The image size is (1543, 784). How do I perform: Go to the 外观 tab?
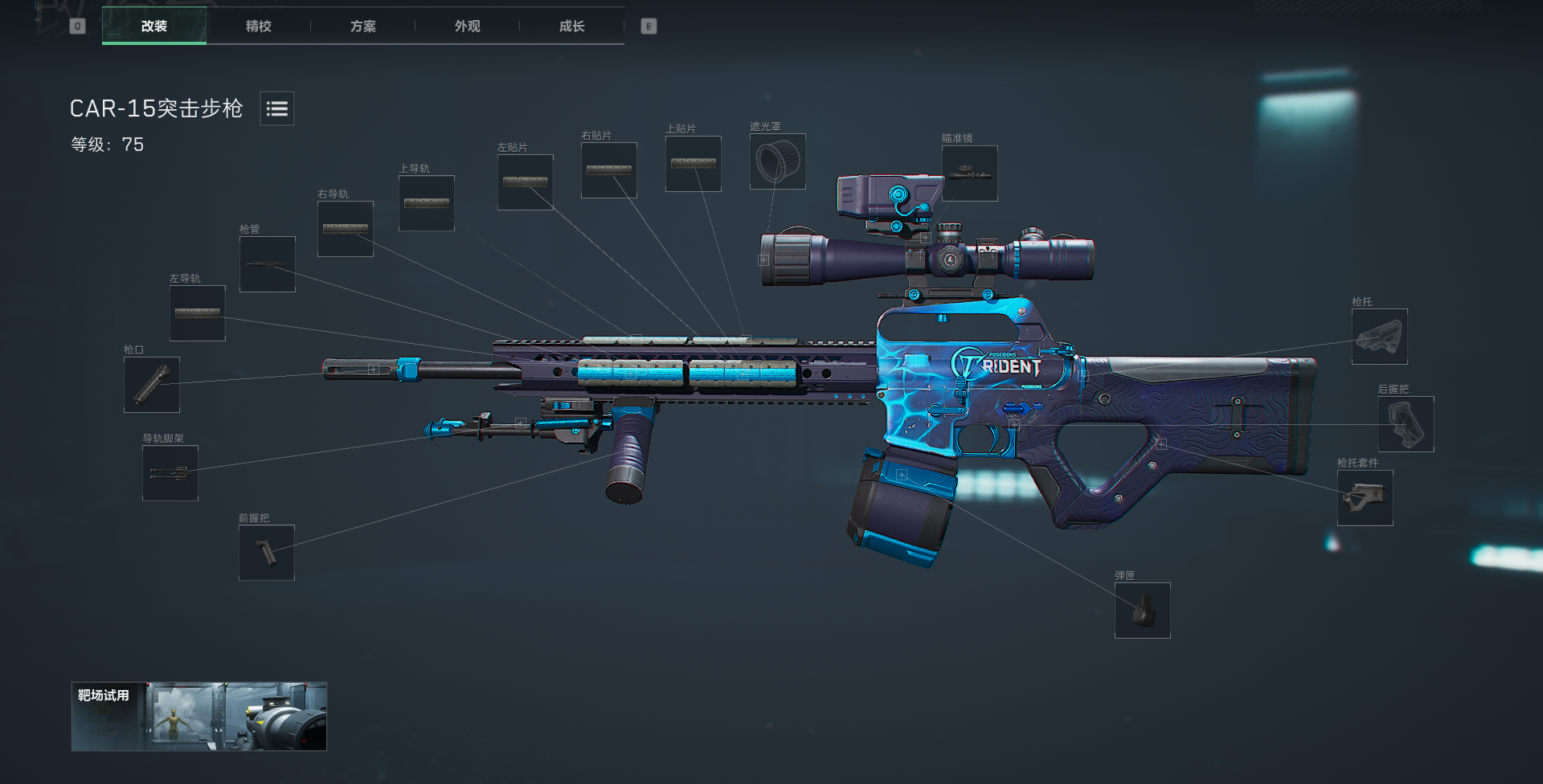(x=467, y=26)
